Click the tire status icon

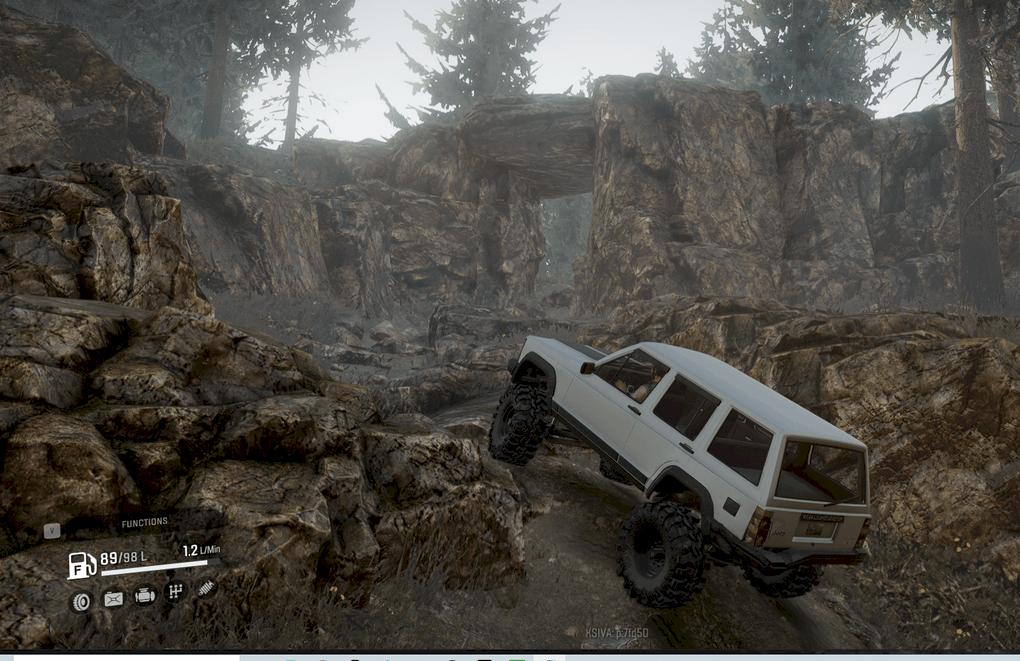pyautogui.click(x=80, y=600)
